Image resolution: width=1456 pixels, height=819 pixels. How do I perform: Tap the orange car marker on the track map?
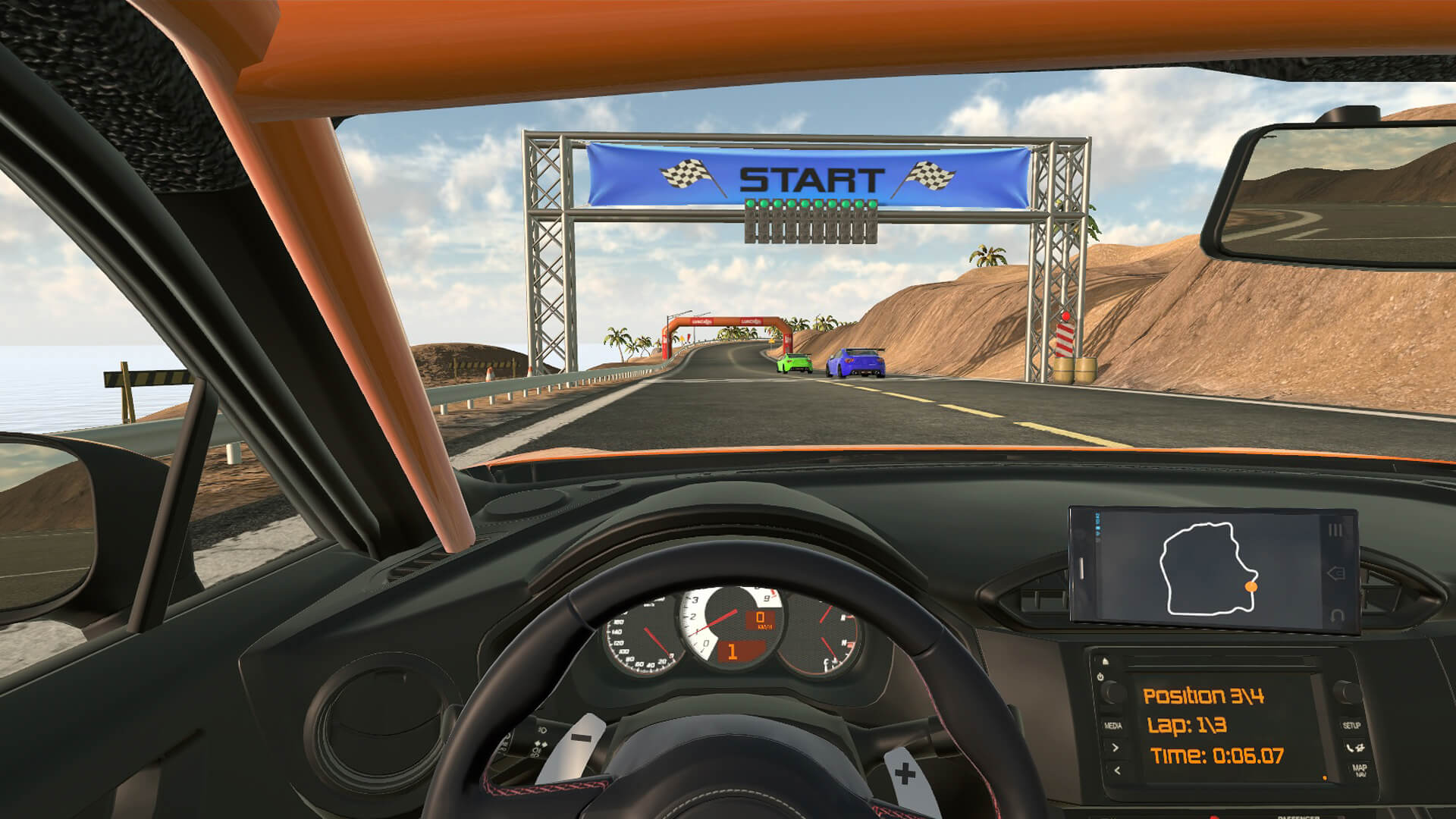coord(1250,587)
